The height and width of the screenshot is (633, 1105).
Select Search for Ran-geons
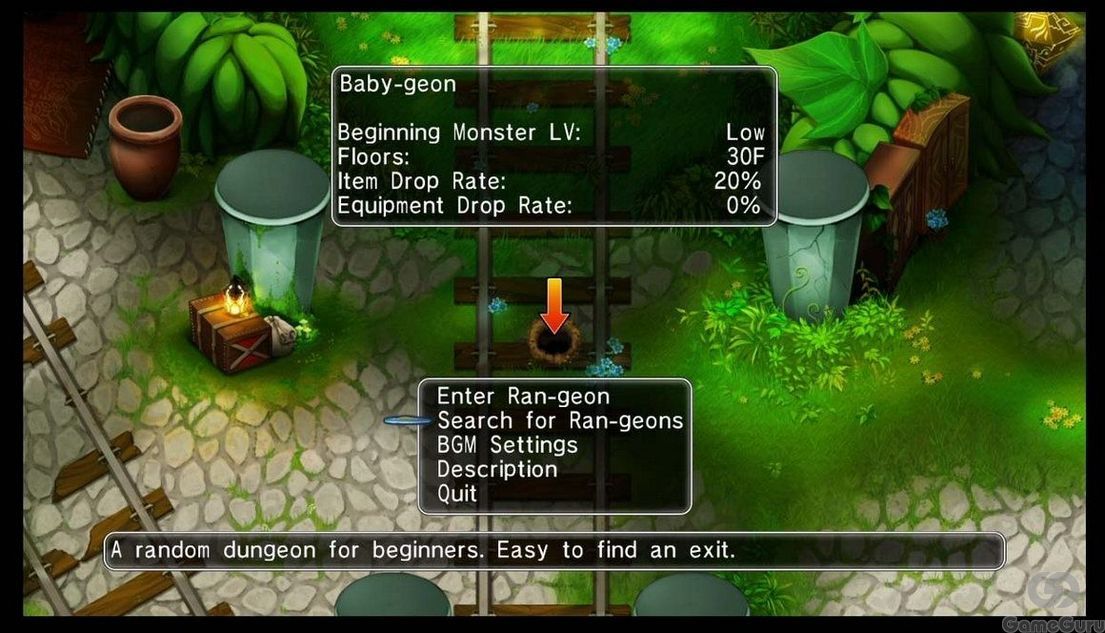coord(560,421)
